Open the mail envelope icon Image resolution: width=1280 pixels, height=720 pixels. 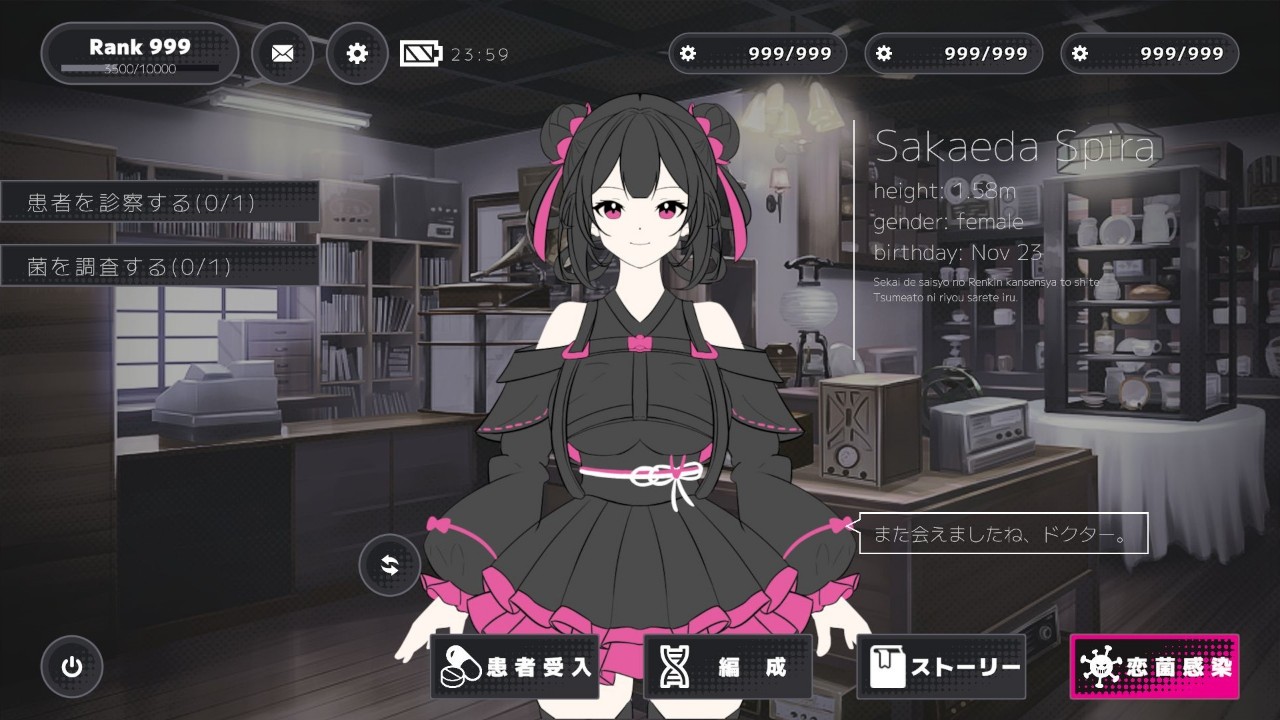pos(282,53)
